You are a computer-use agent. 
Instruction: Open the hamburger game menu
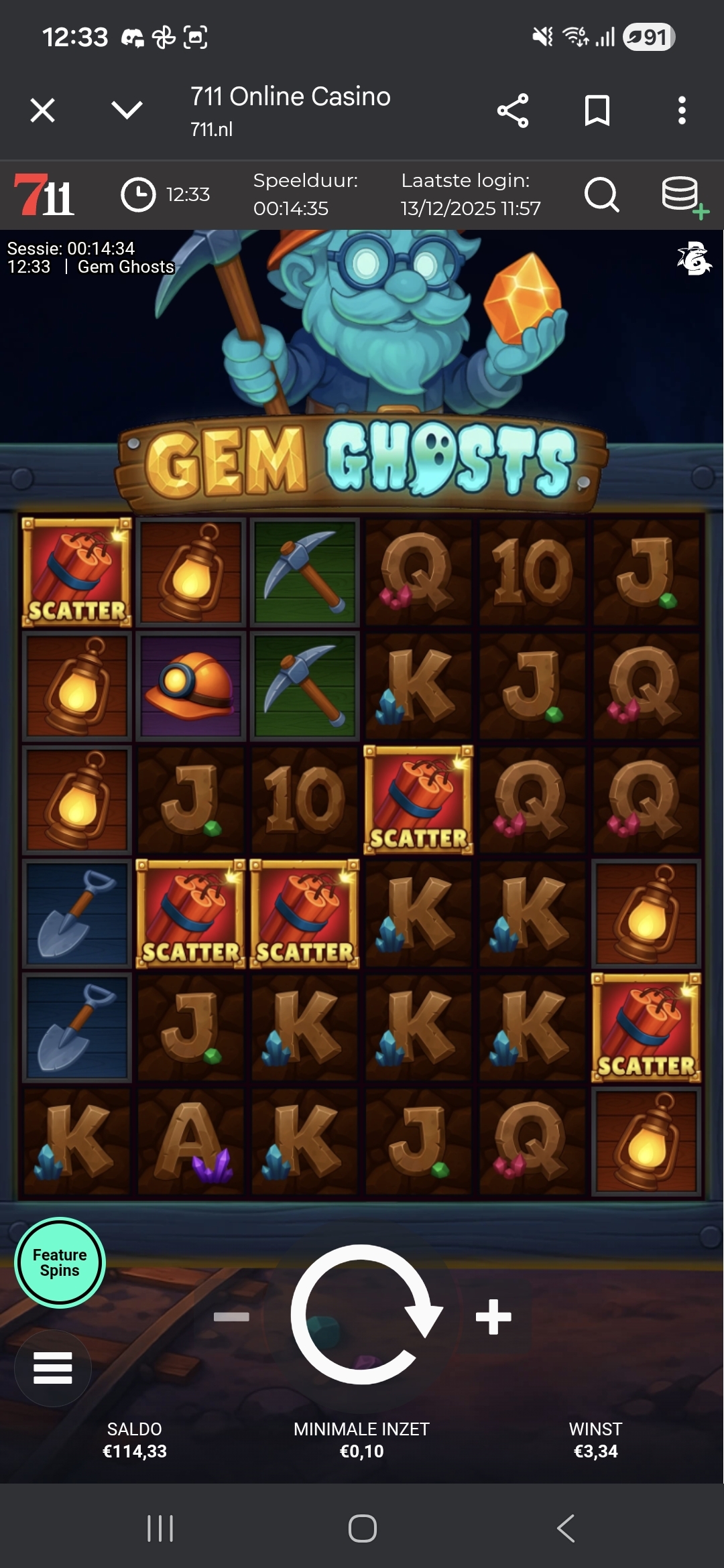[53, 1368]
